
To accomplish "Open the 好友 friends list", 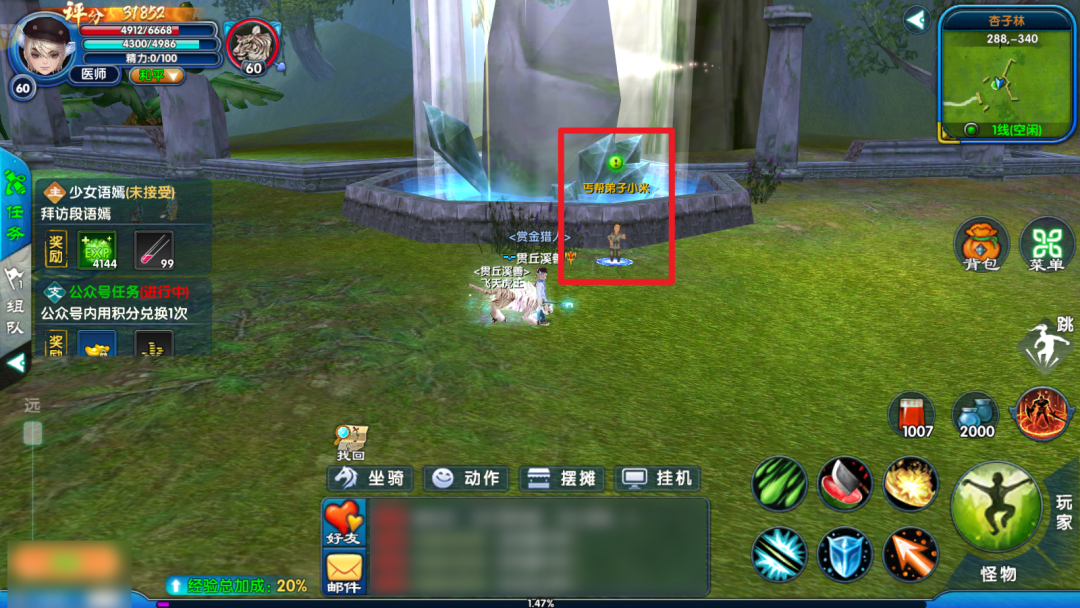I will tap(343, 523).
